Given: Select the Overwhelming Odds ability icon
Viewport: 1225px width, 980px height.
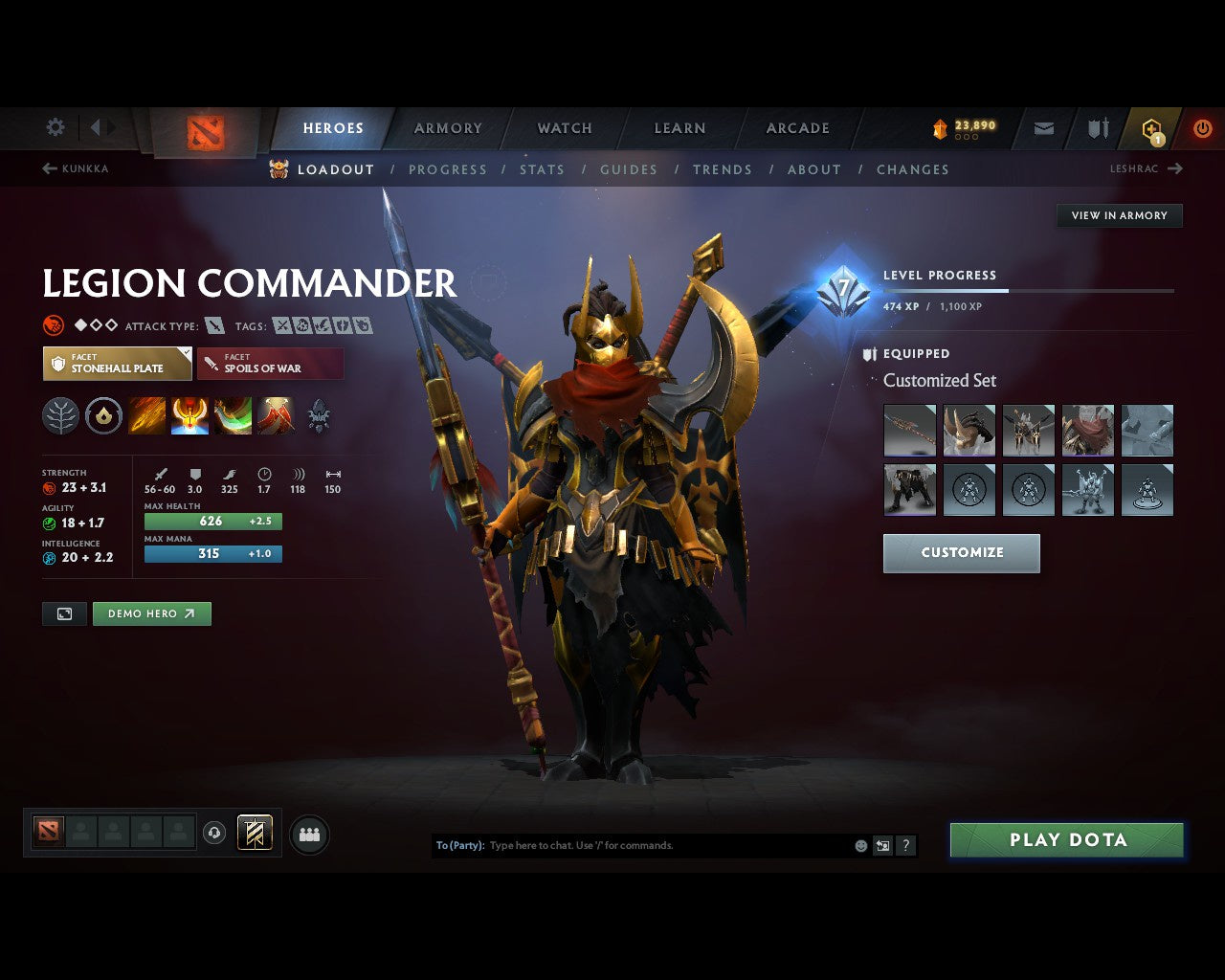Looking at the screenshot, I should tap(146, 415).
